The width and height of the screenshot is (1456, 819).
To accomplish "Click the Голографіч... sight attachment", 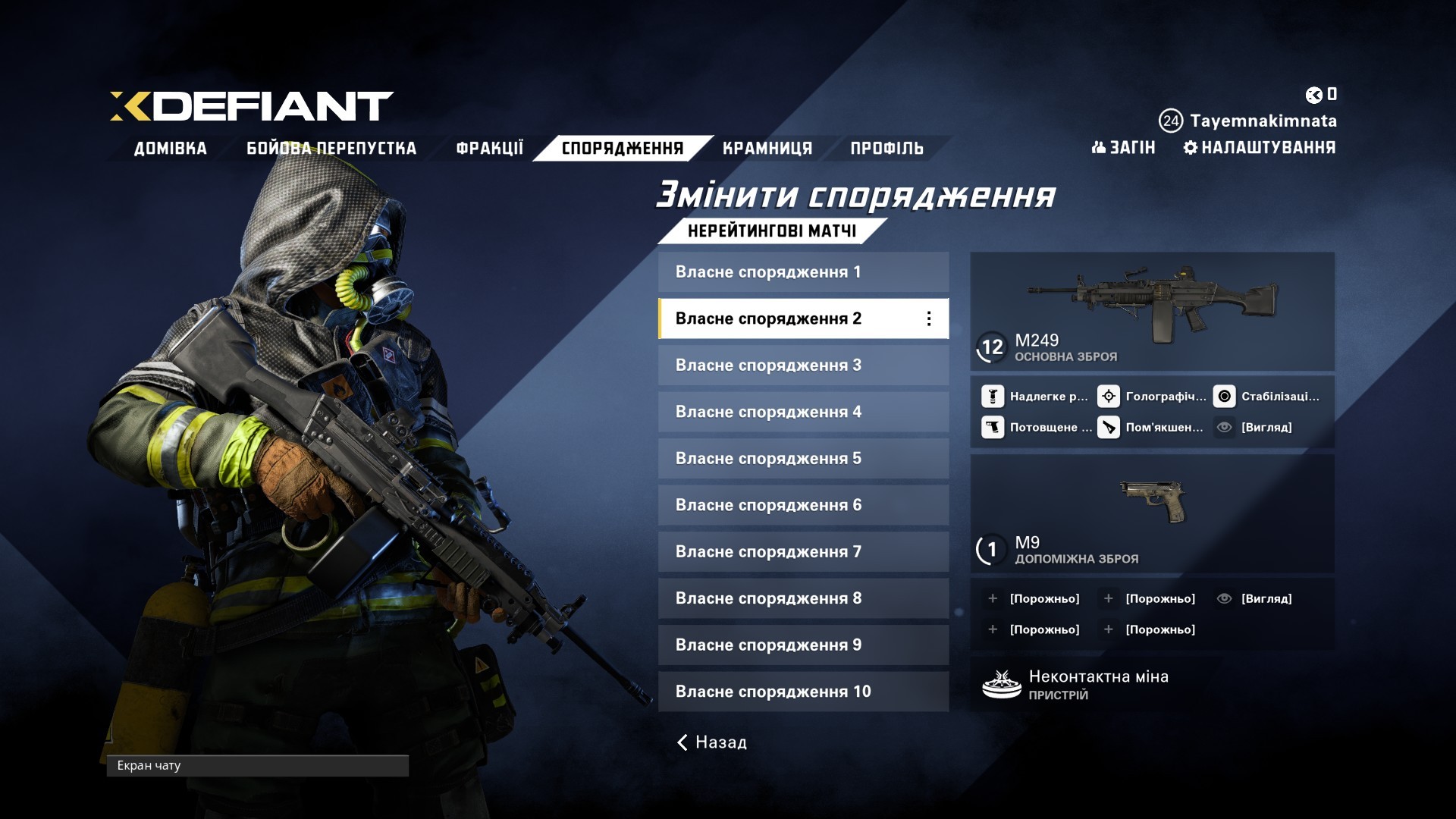I will [x=1153, y=397].
